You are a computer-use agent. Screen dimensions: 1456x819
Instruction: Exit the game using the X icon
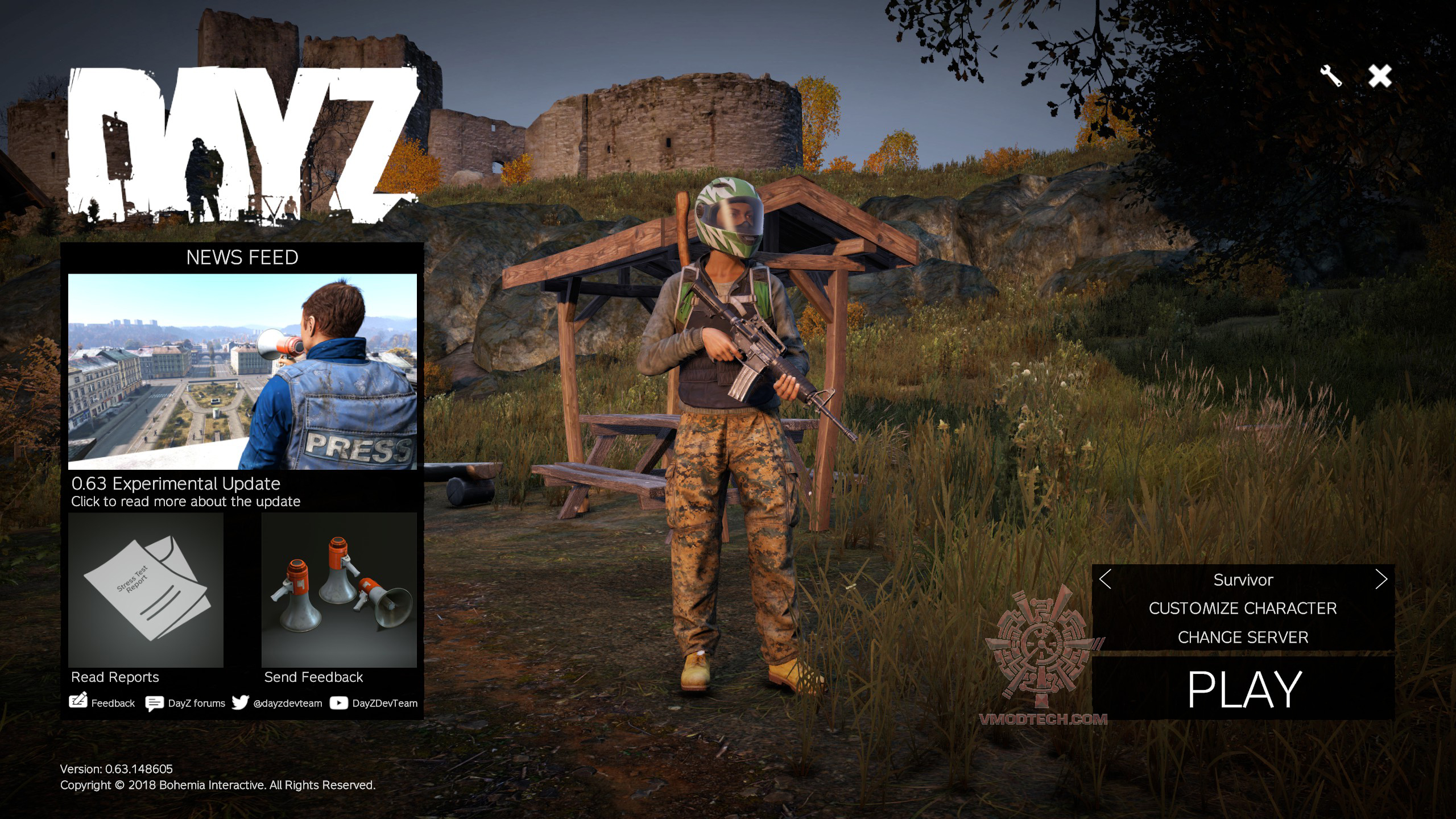point(1380,76)
